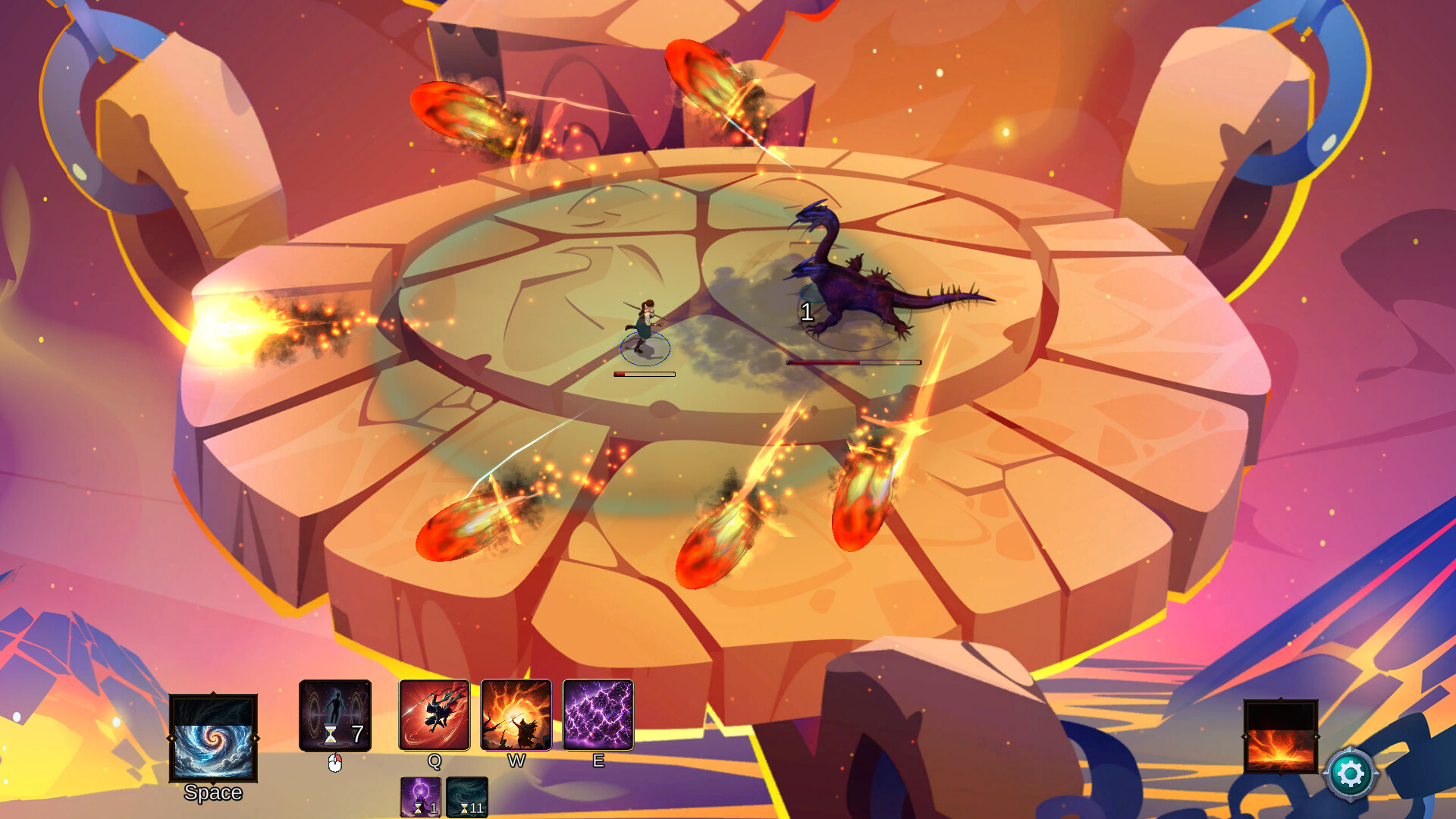Click the diamond marker on the ultimate slot frame
The height and width of the screenshot is (819, 1456).
tap(1281, 698)
